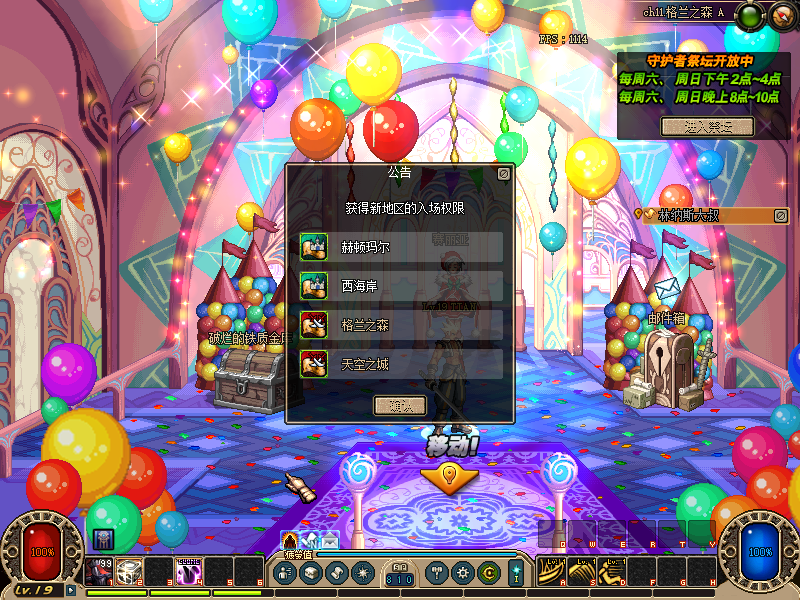
Task: Choose the 天空之城 area row
Action: click(x=401, y=364)
